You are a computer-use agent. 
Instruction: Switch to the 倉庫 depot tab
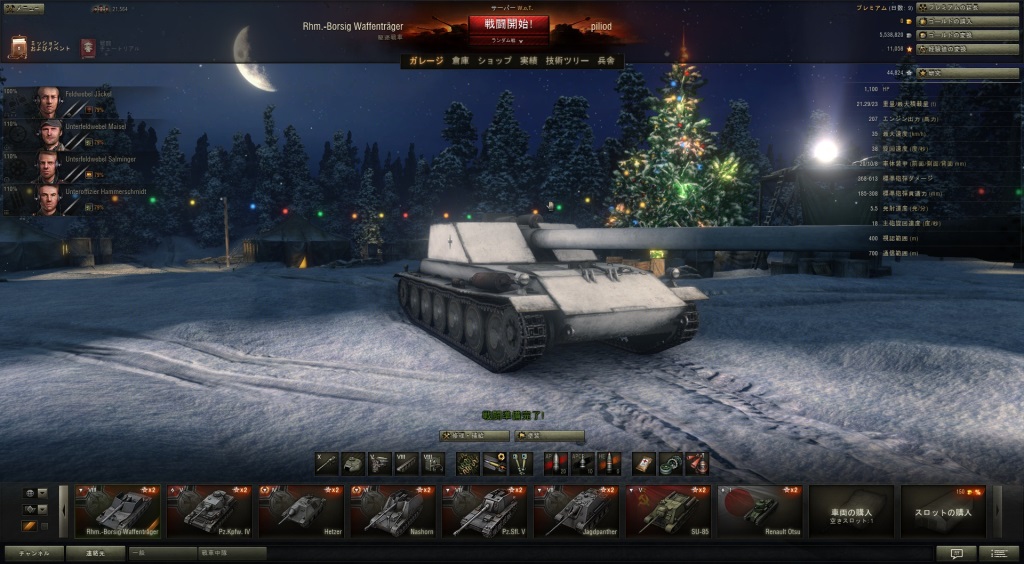[x=460, y=61]
